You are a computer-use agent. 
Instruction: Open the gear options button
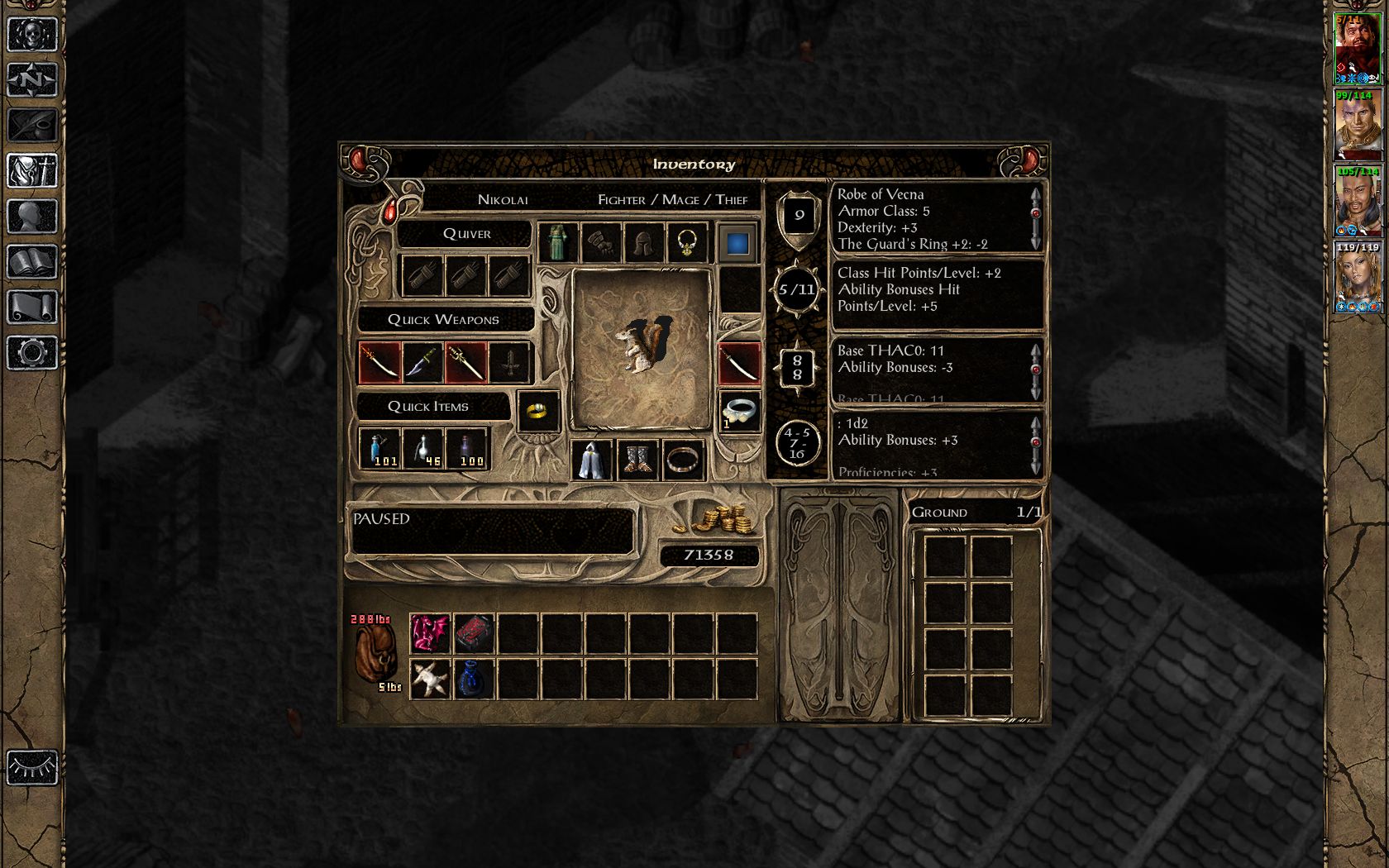click(x=32, y=353)
